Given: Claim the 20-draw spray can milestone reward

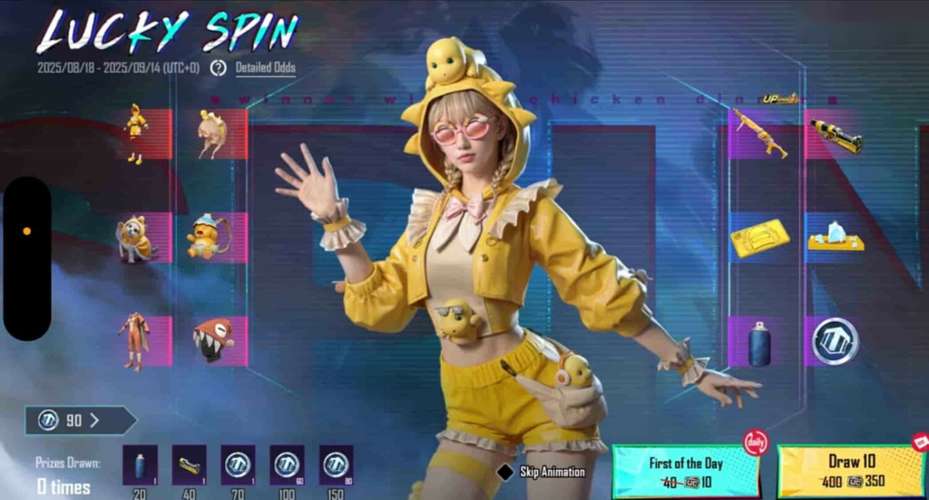Looking at the screenshot, I should pos(140,466).
